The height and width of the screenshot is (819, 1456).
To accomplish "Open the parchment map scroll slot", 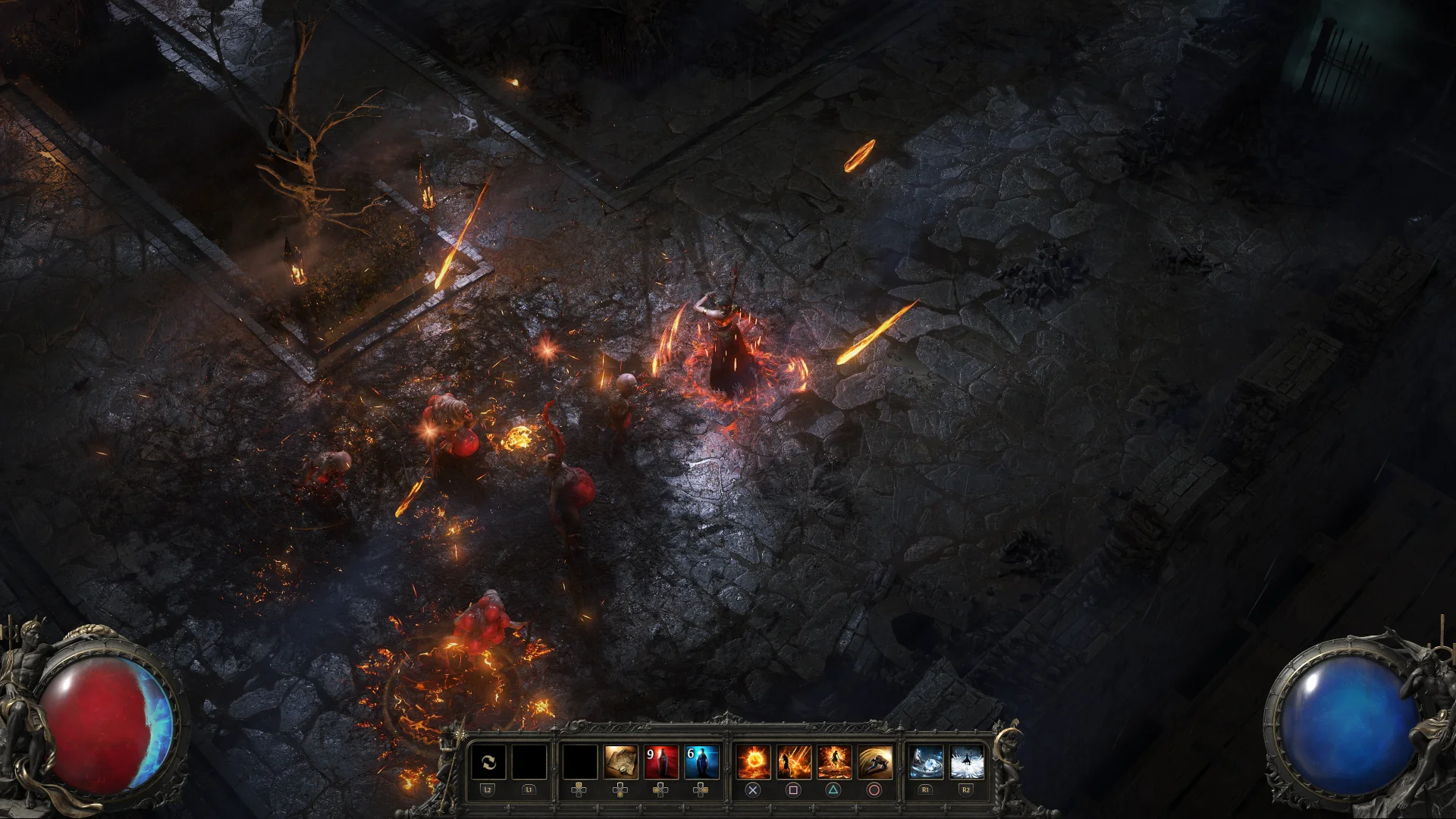I will (620, 762).
